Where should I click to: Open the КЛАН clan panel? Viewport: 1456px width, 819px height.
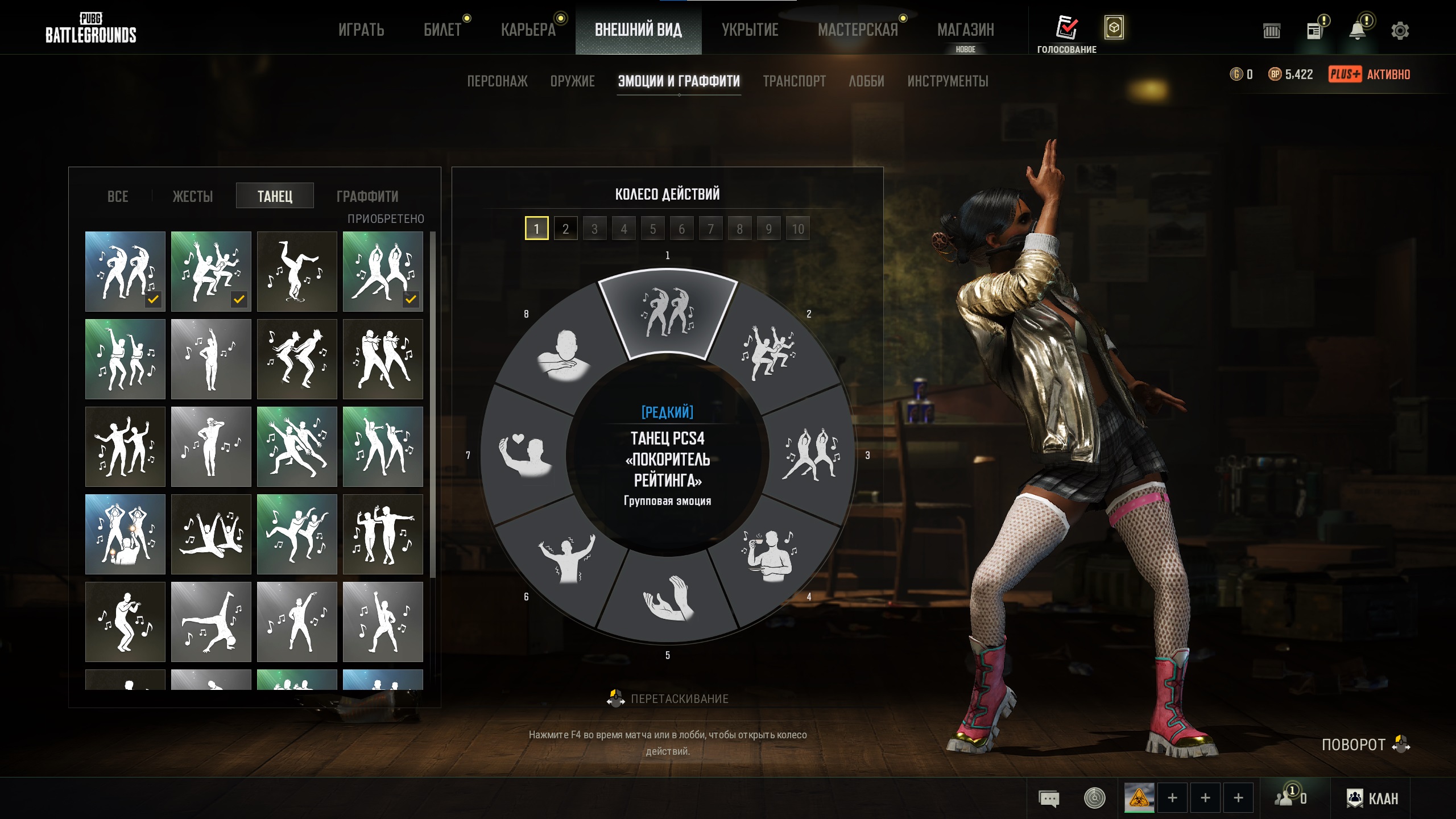point(1372,799)
